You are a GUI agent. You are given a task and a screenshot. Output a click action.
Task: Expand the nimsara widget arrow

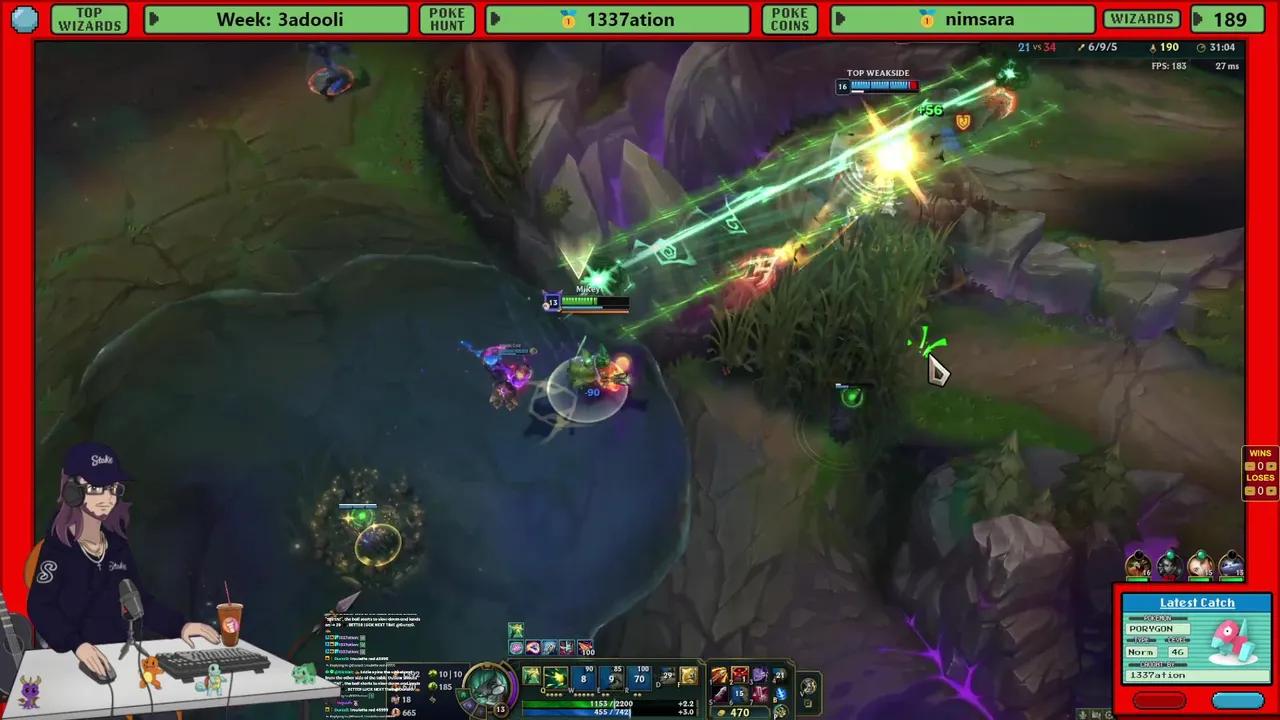pos(840,19)
